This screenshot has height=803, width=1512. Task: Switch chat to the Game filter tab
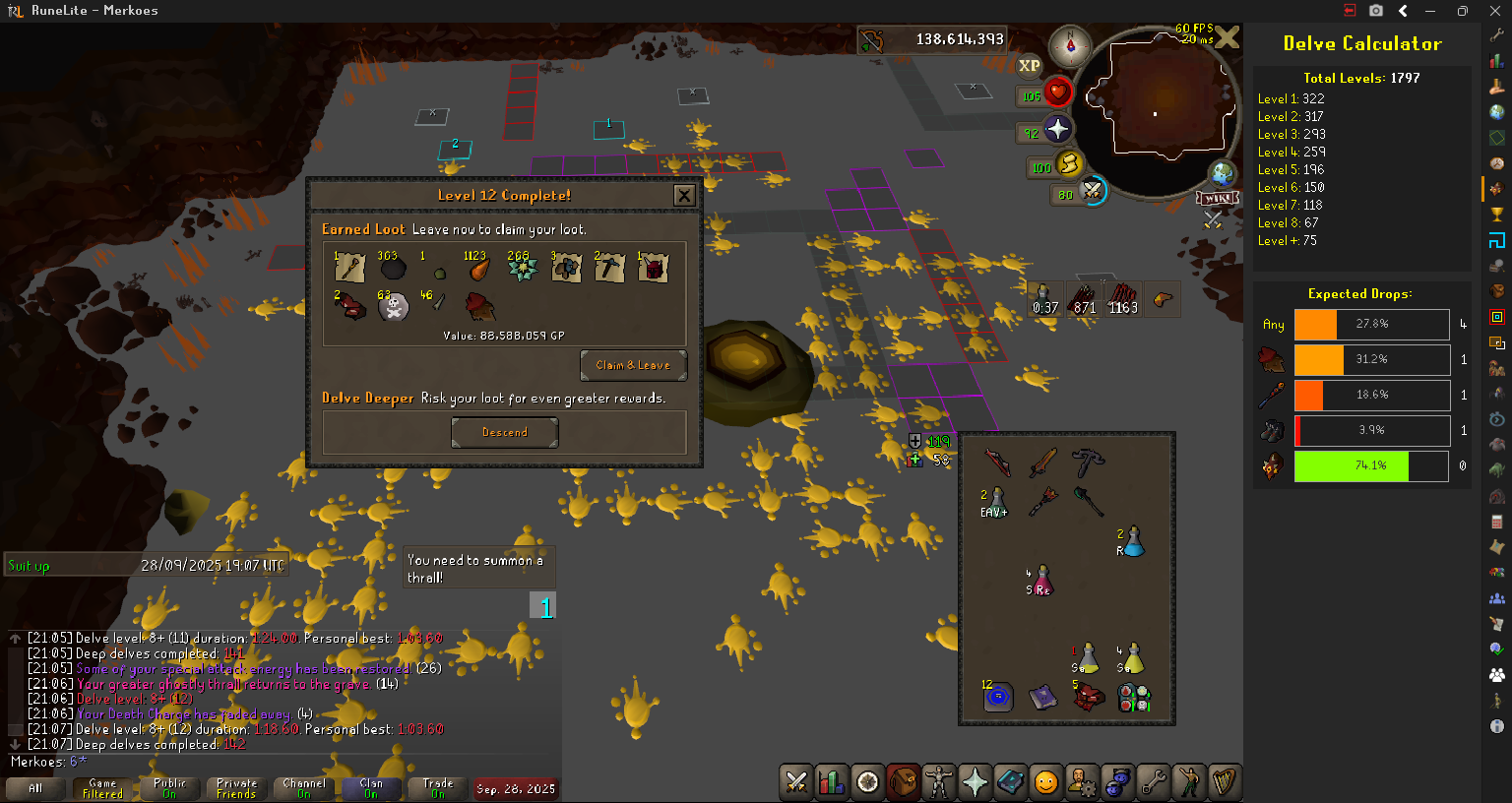pos(102,788)
